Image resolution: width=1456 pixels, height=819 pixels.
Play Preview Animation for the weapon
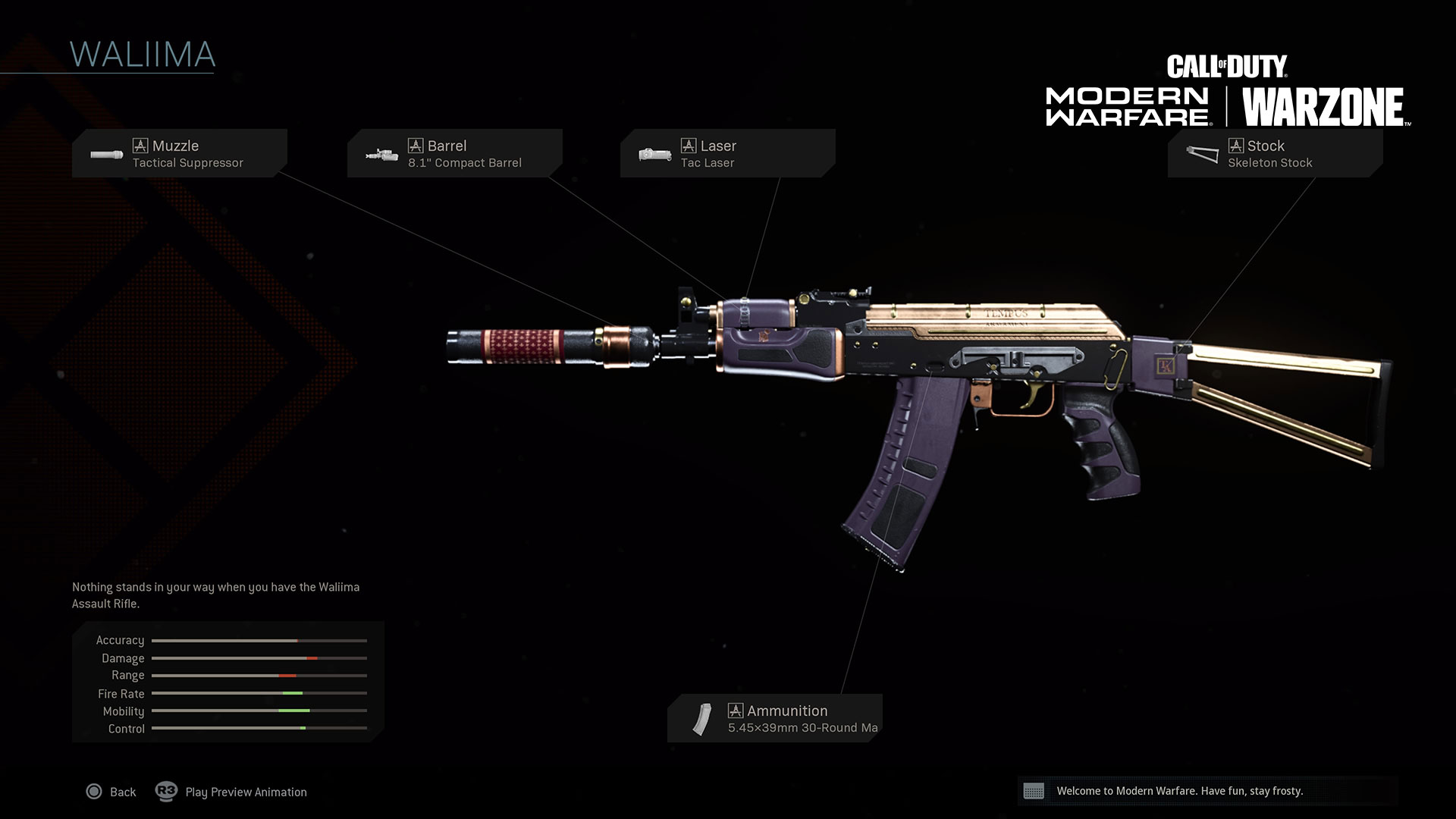point(232,792)
